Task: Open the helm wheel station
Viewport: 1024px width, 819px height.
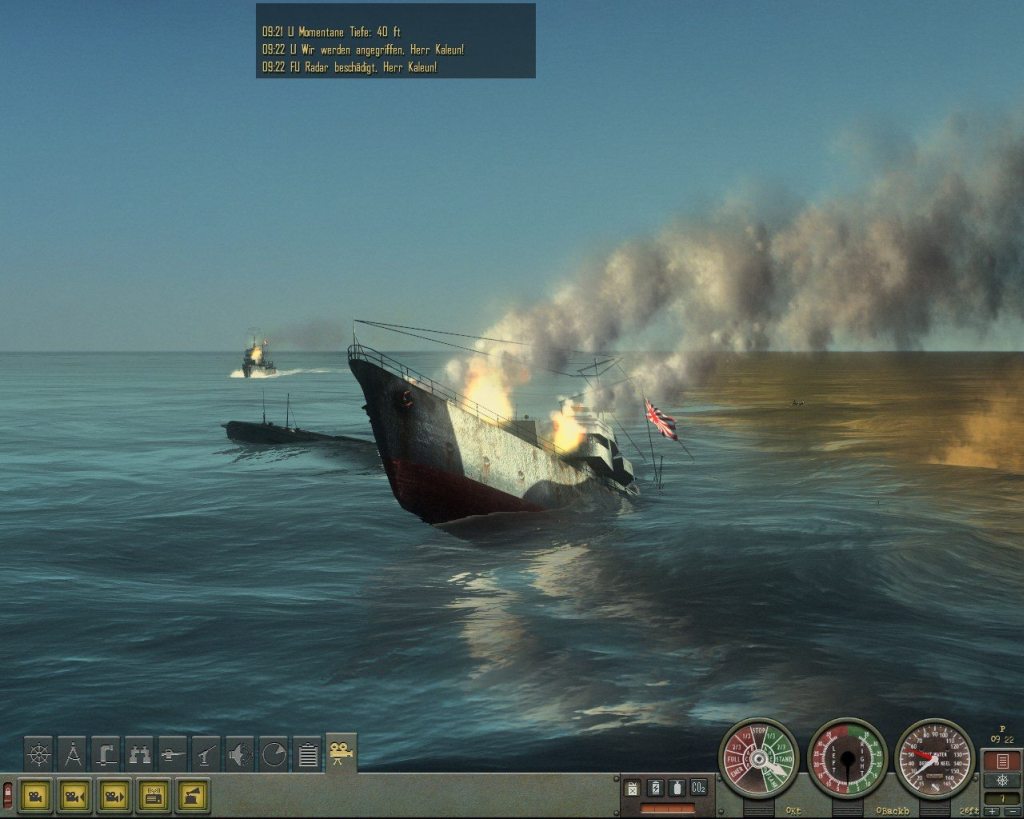Action: (39, 754)
